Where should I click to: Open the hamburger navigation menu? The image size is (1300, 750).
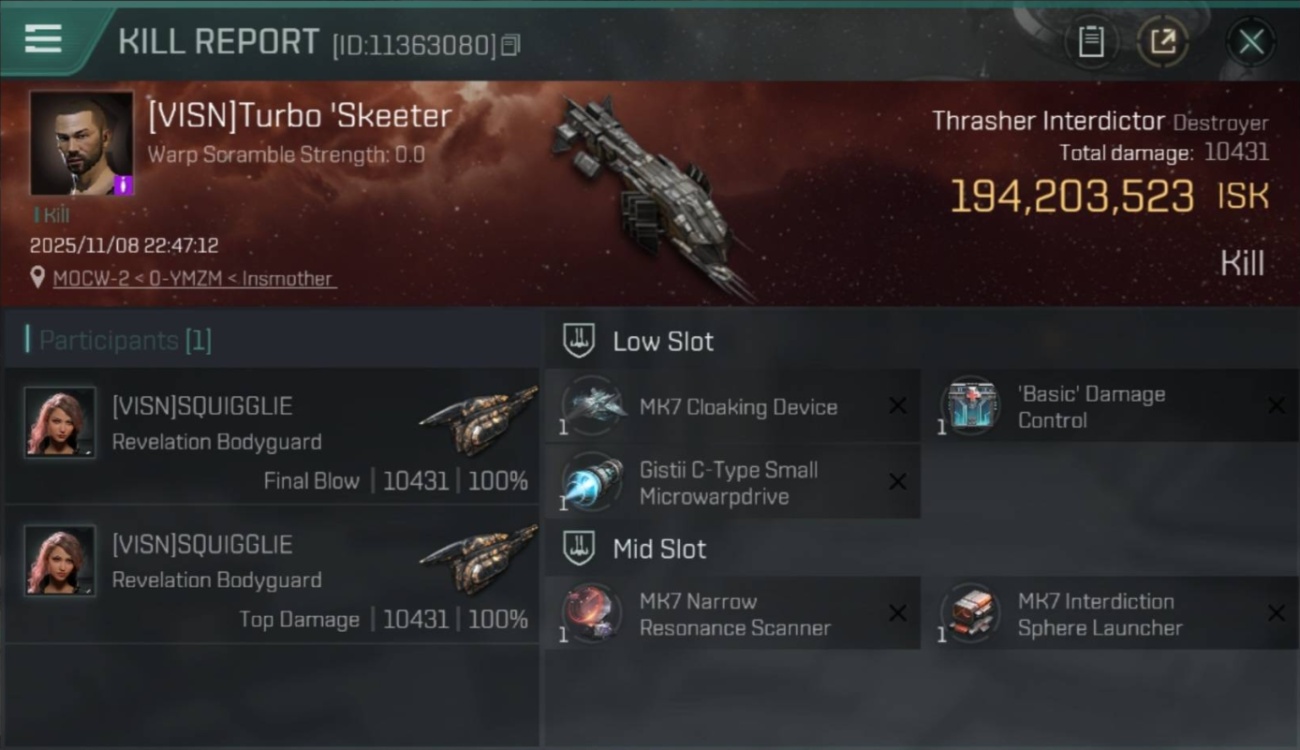click(x=41, y=40)
